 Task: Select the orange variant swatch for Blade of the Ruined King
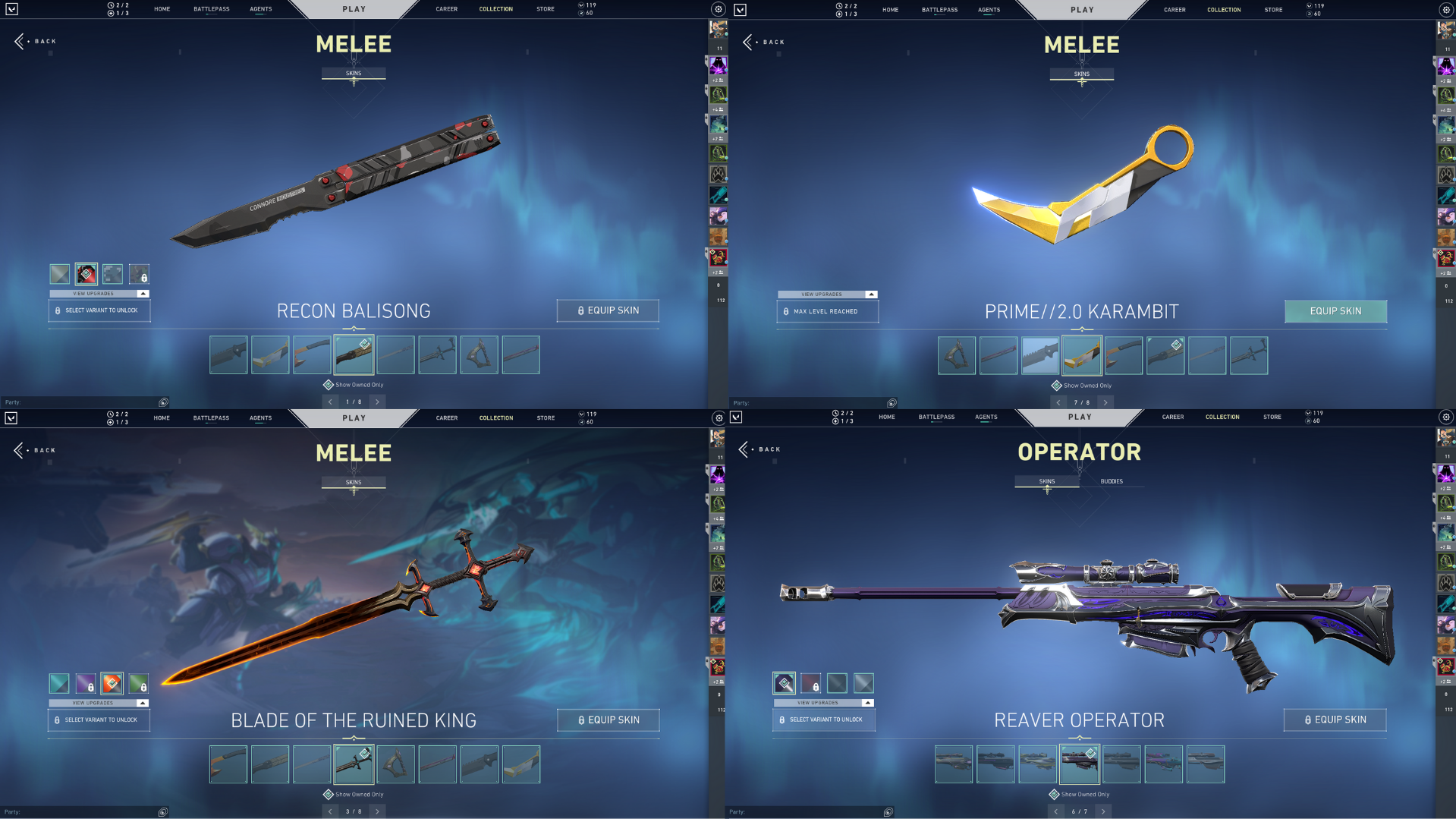(x=112, y=683)
